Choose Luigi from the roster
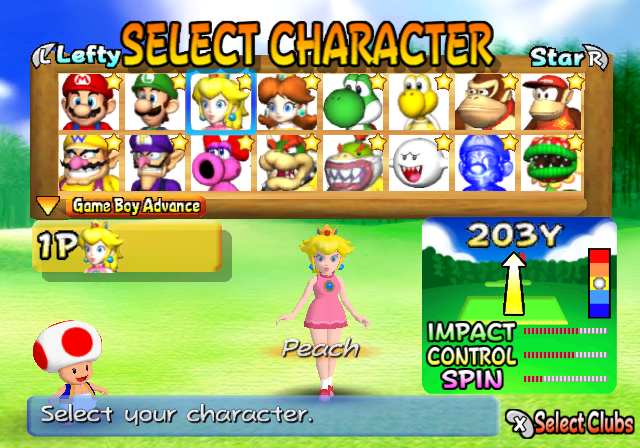This screenshot has height=448, width=640. point(153,101)
